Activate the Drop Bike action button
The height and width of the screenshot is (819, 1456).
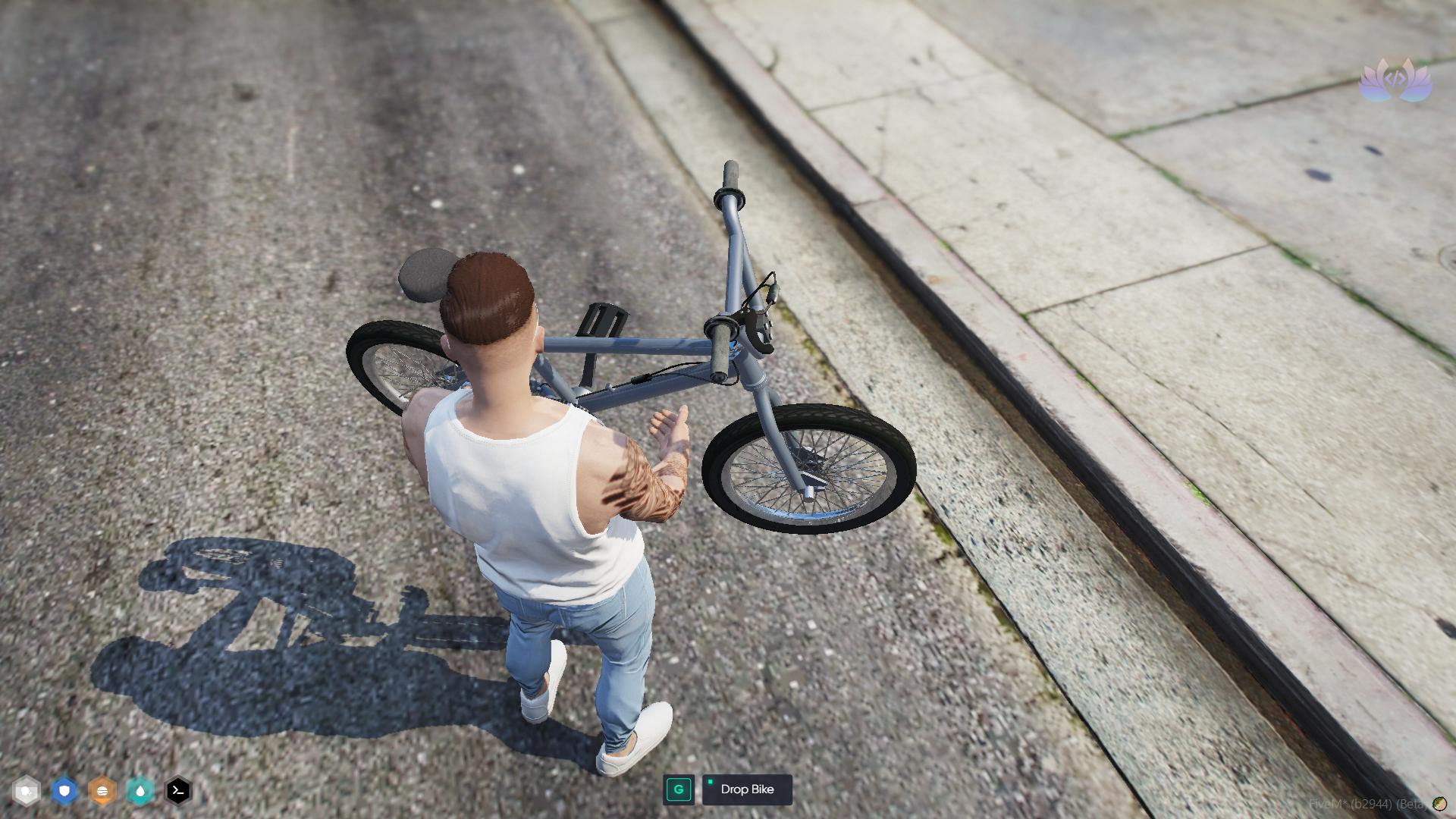747,789
